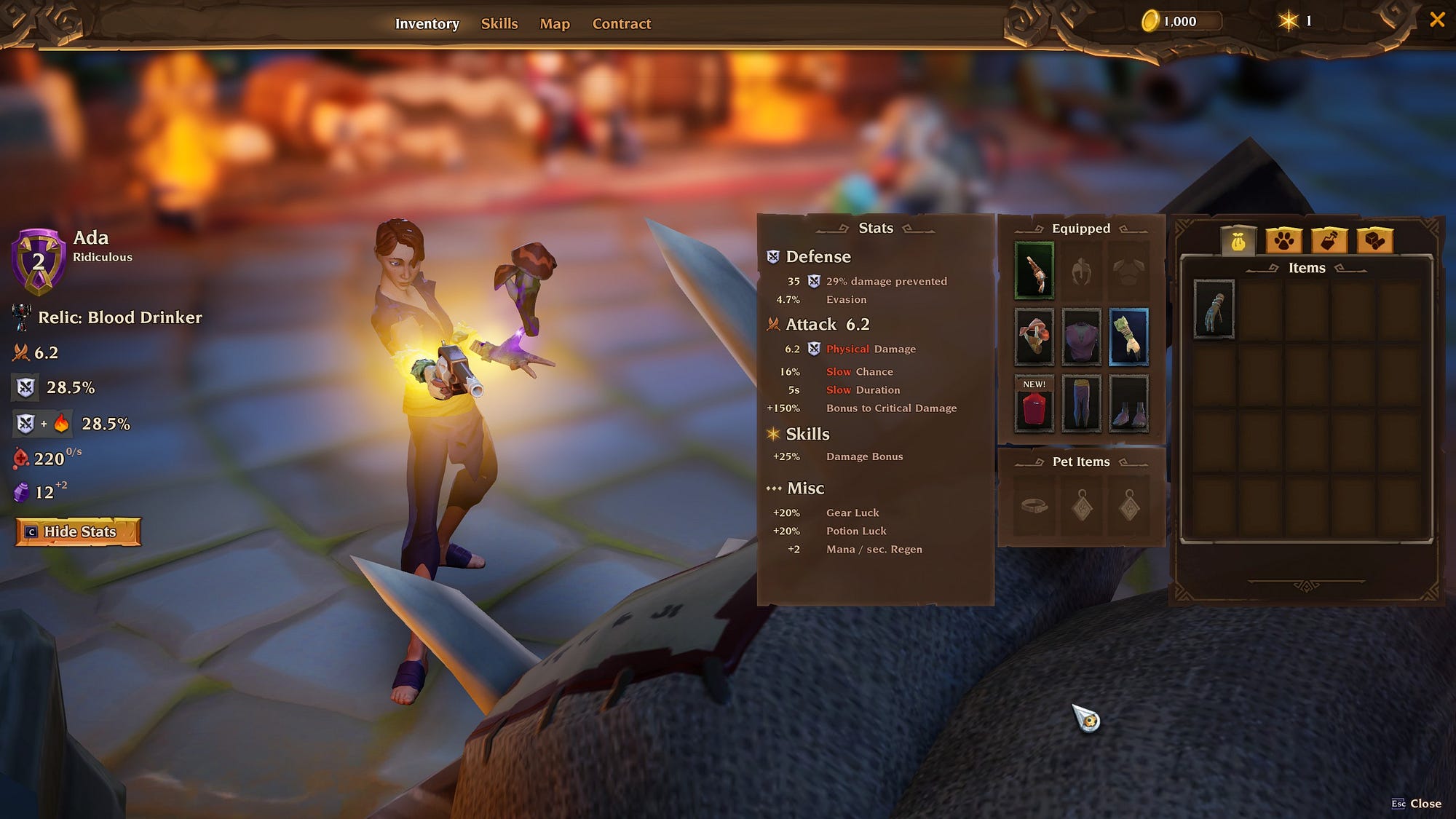The image size is (1456, 819).
Task: Select the equipped mushroom item slot
Action: [1034, 337]
